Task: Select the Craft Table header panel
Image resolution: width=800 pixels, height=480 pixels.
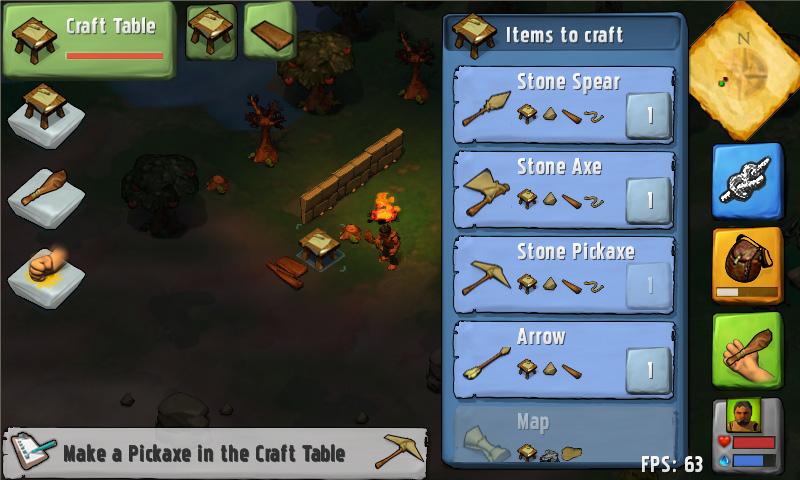Action: tap(88, 38)
